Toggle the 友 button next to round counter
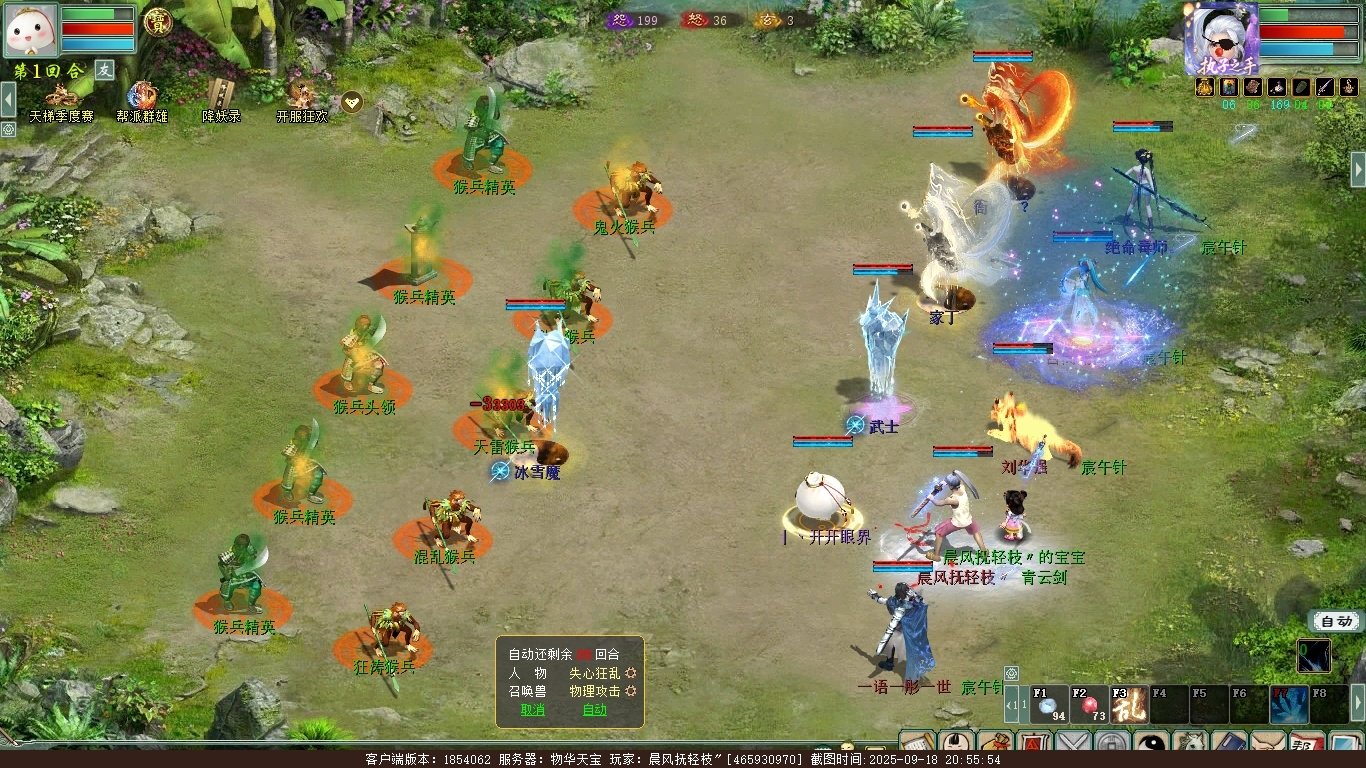Viewport: 1366px width, 768px height. coord(105,69)
